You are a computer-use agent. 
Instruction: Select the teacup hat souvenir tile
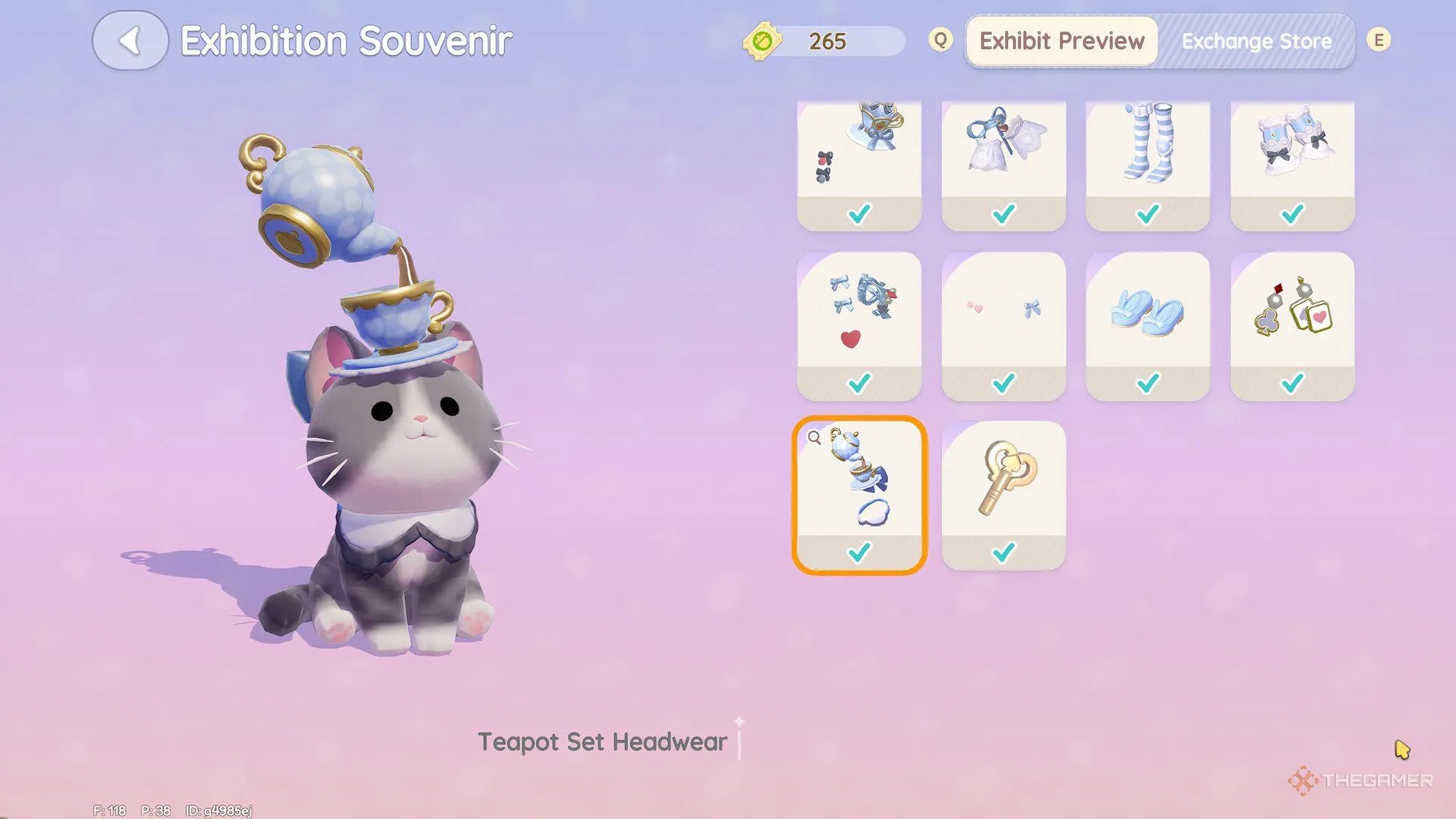coord(859,165)
